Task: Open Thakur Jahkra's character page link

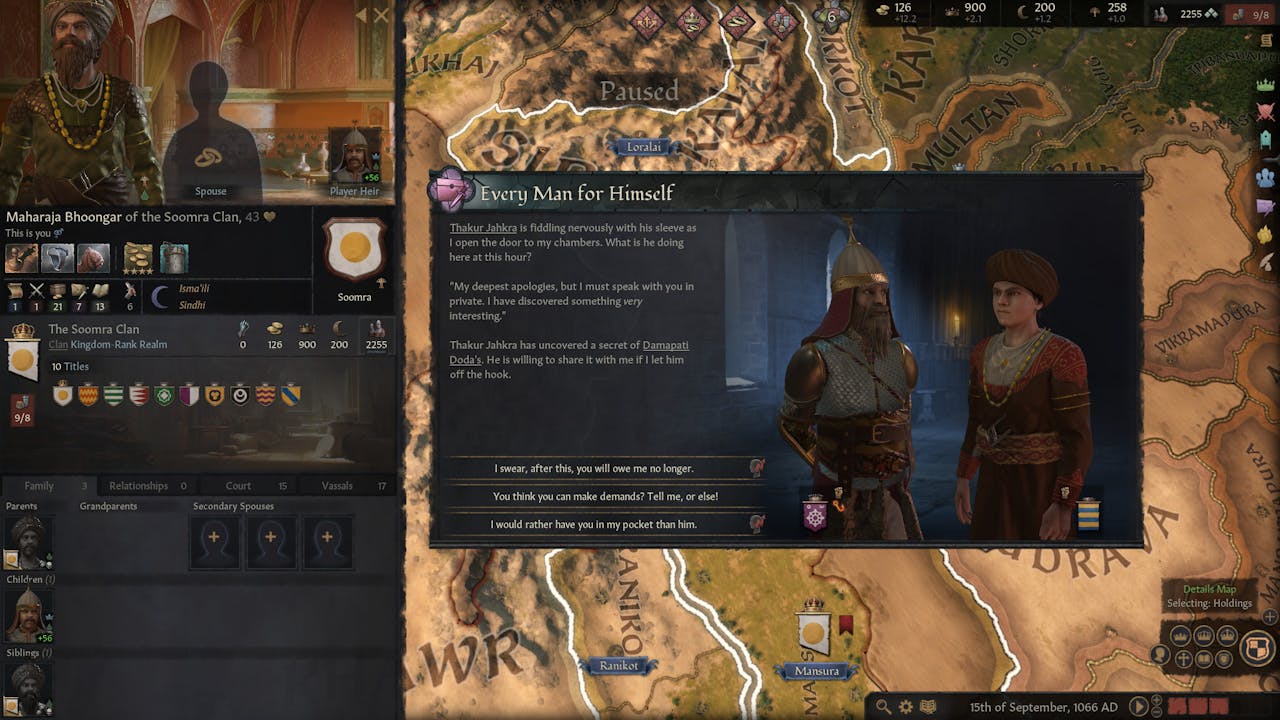Action: [x=484, y=227]
